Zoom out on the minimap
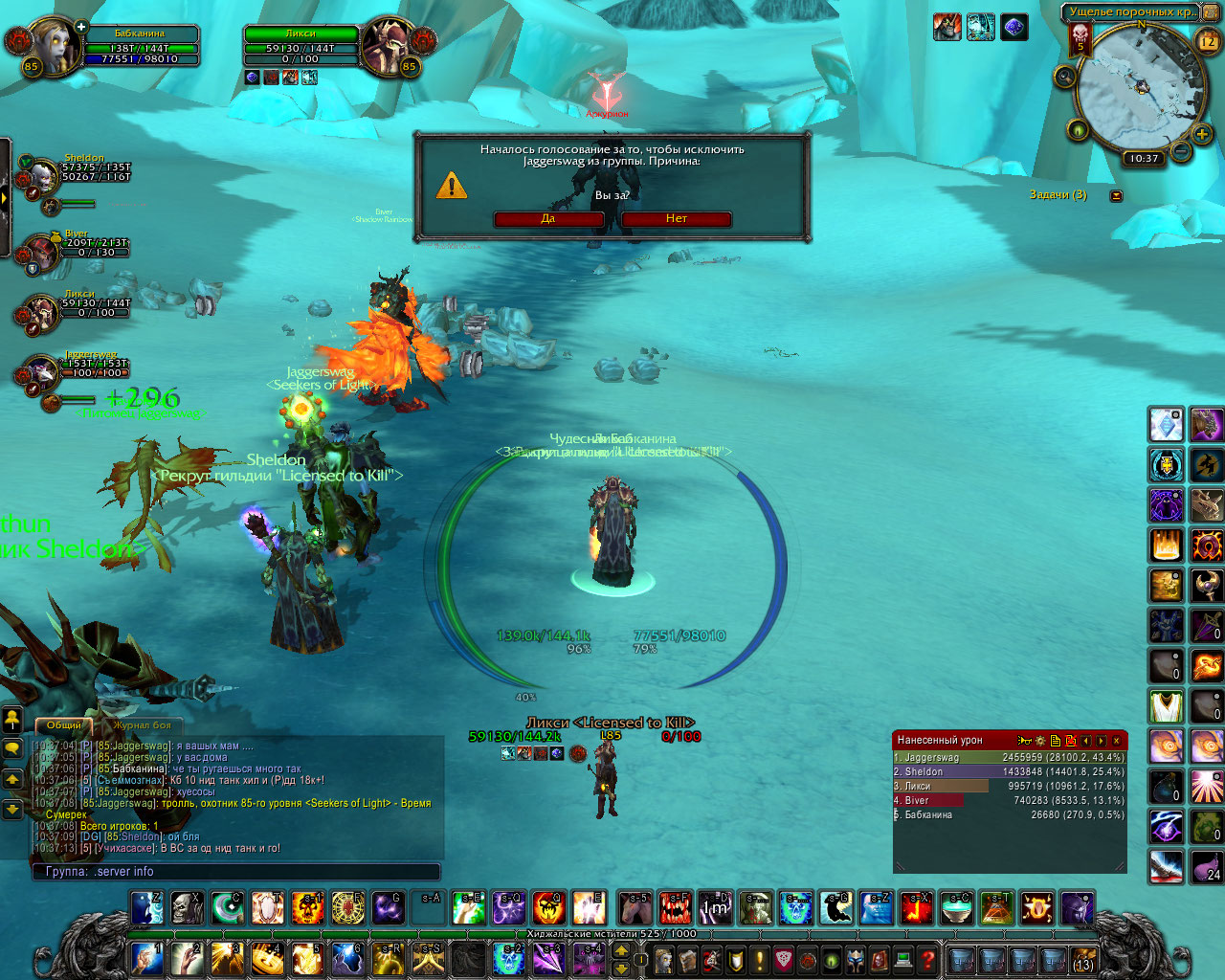This screenshot has height=980, width=1225. [x=1181, y=151]
